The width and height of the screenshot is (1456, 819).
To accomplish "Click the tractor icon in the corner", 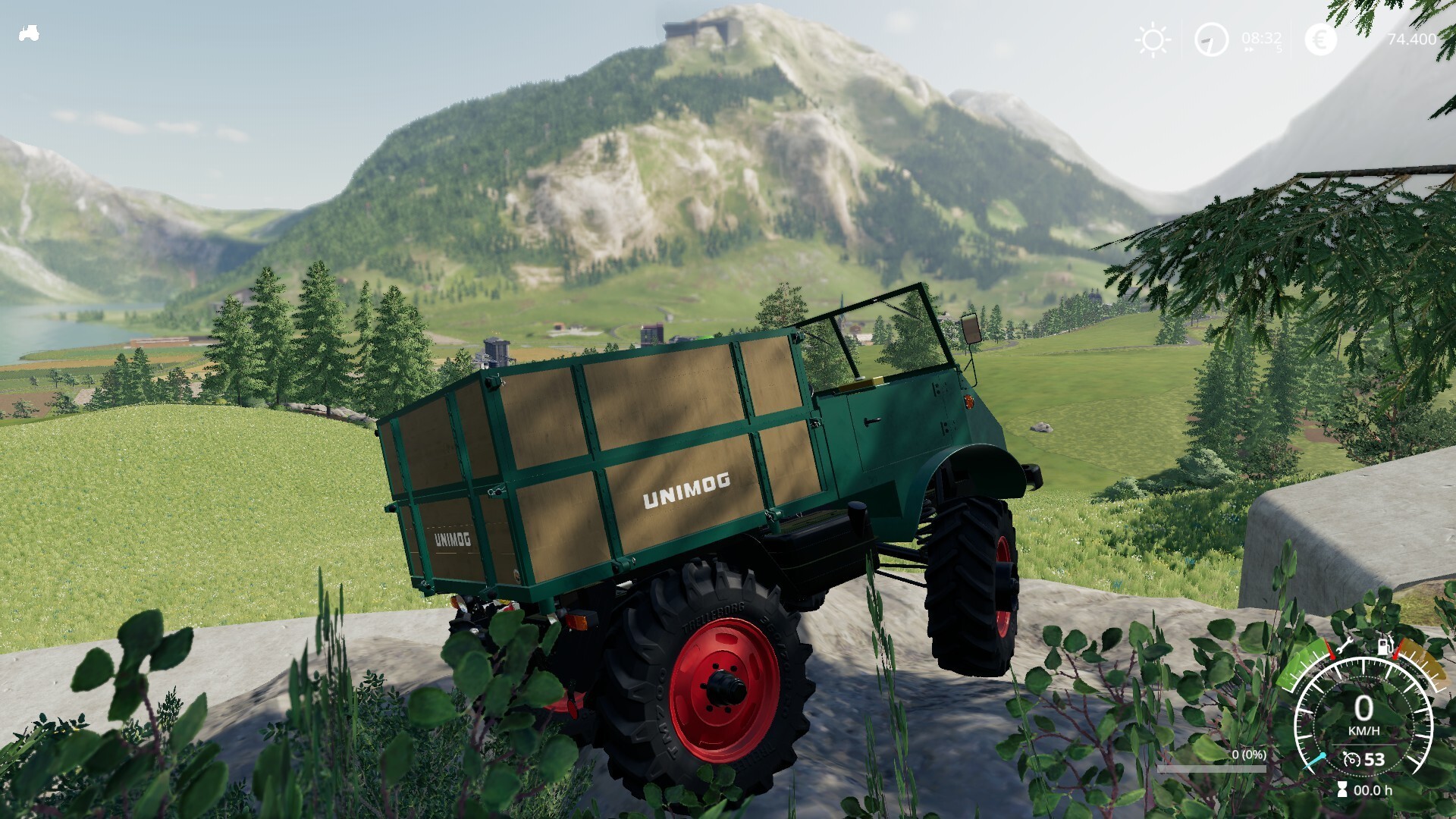I will coord(29,33).
